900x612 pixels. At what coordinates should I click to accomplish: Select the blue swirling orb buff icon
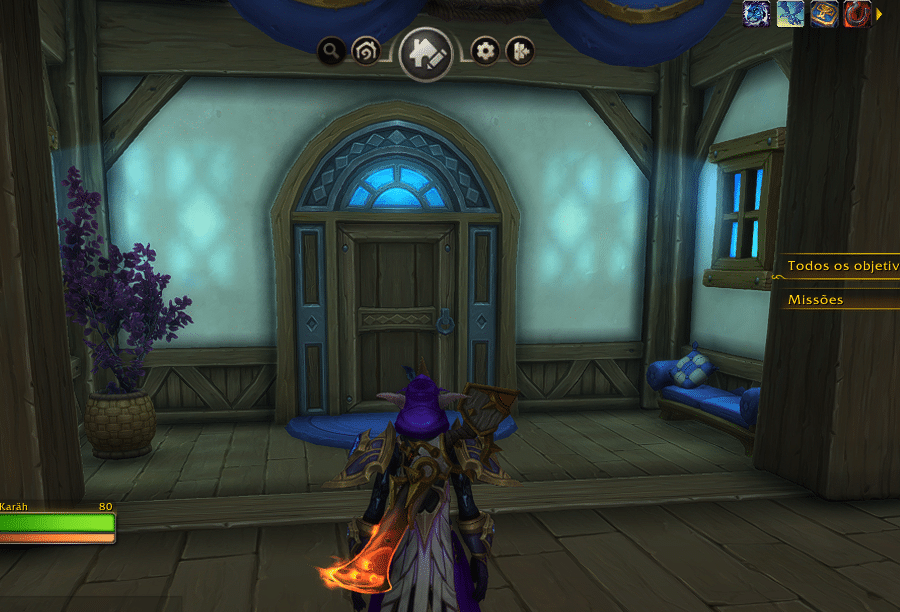tap(757, 13)
